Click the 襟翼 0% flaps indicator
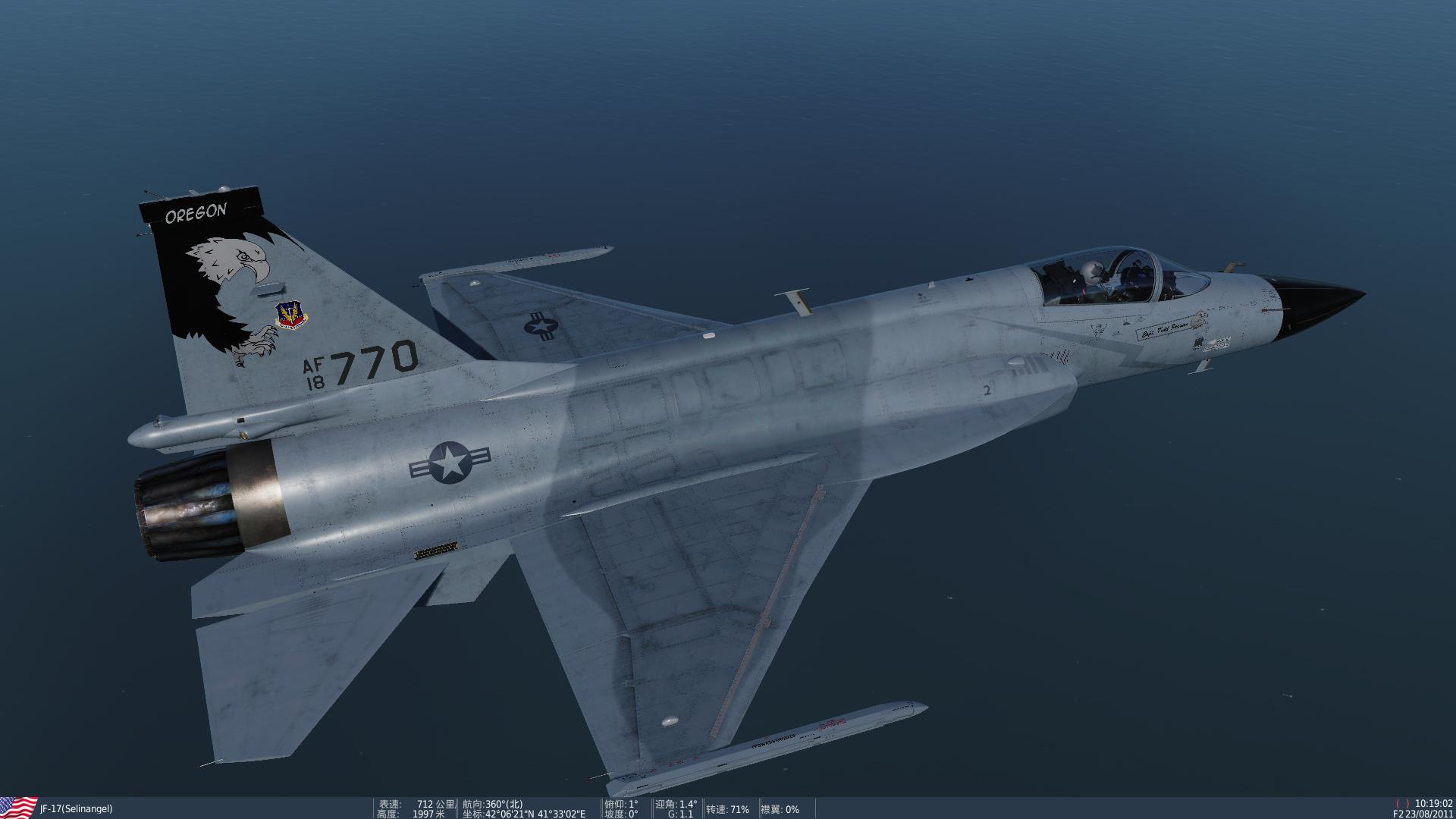The height and width of the screenshot is (819, 1456). pyautogui.click(x=781, y=809)
